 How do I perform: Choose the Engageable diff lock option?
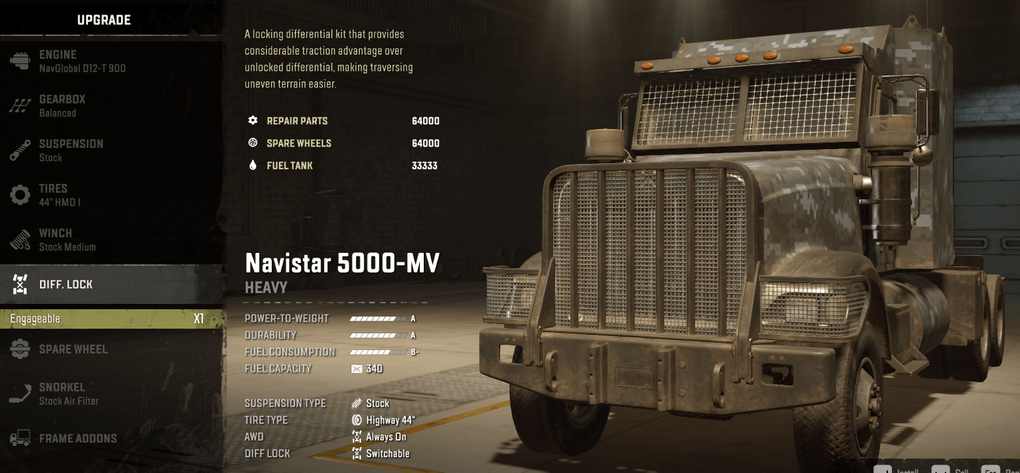click(x=108, y=319)
